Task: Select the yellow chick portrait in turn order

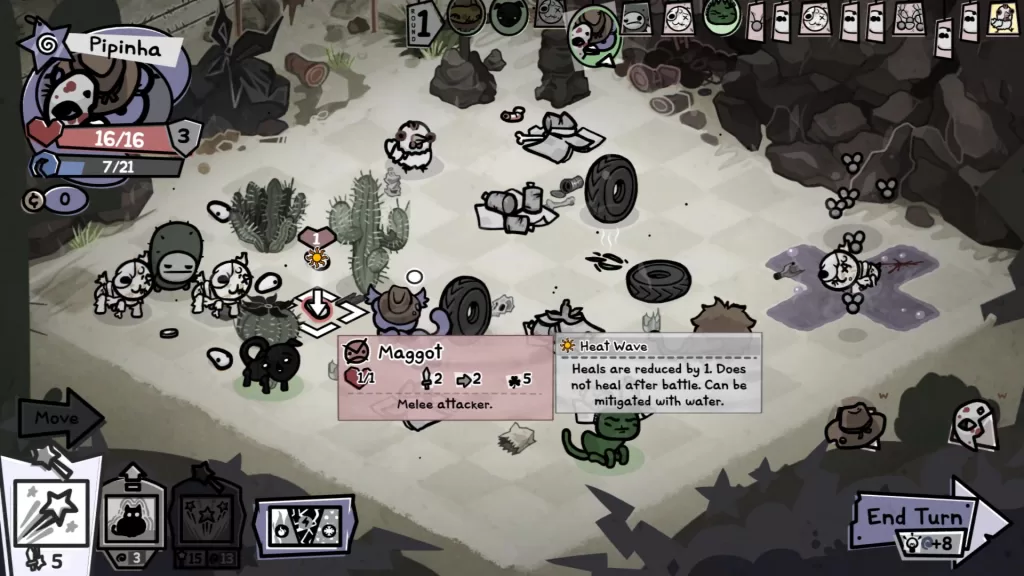Action: 1001,17
